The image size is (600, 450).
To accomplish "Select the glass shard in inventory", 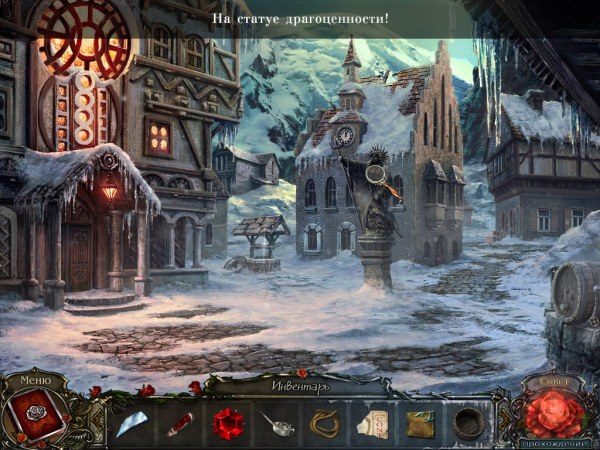I will click(132, 424).
